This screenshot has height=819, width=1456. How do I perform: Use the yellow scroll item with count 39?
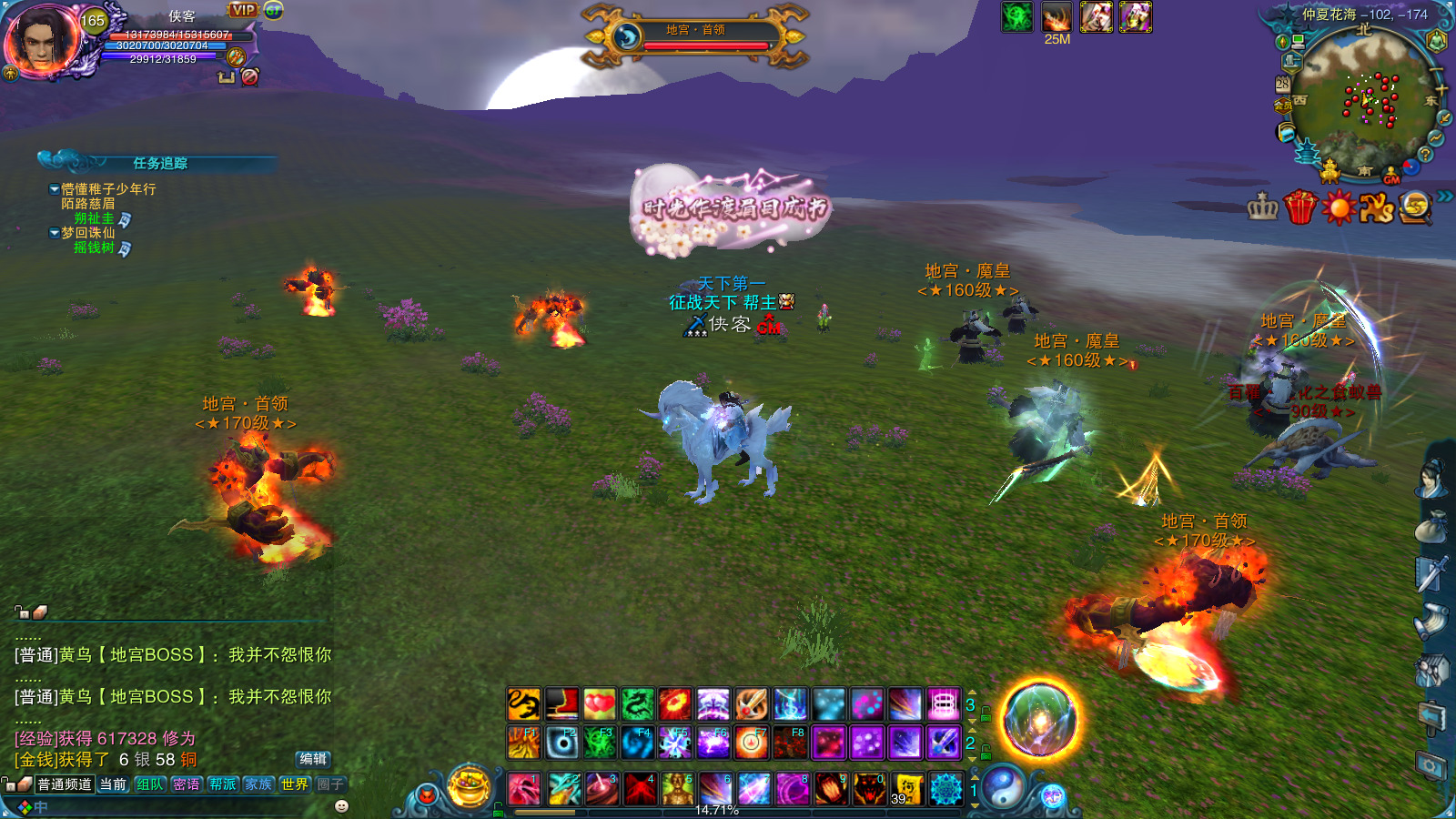pos(907,789)
